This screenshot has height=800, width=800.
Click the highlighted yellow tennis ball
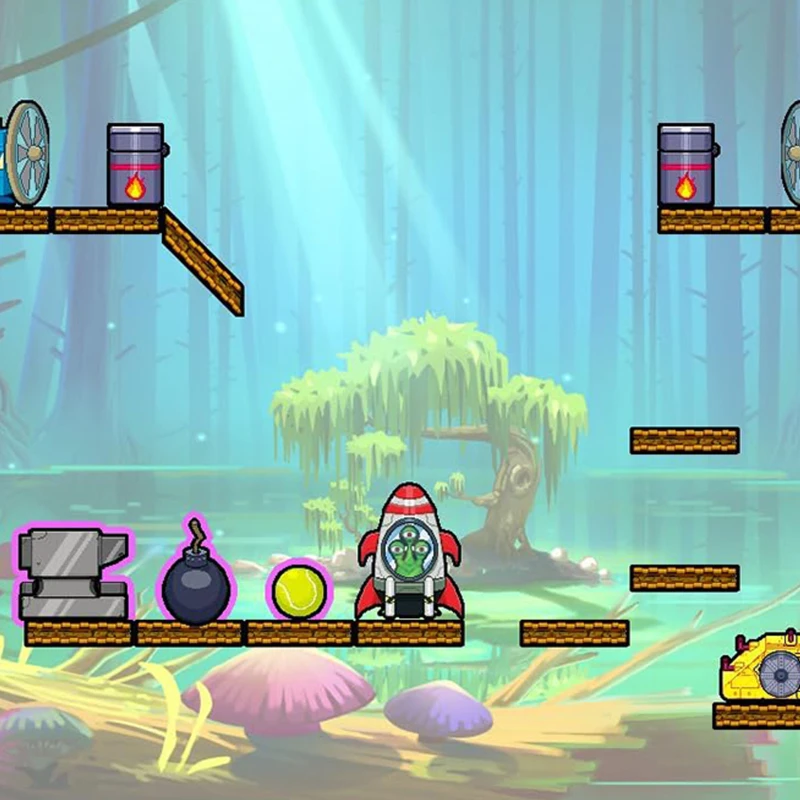tap(299, 591)
